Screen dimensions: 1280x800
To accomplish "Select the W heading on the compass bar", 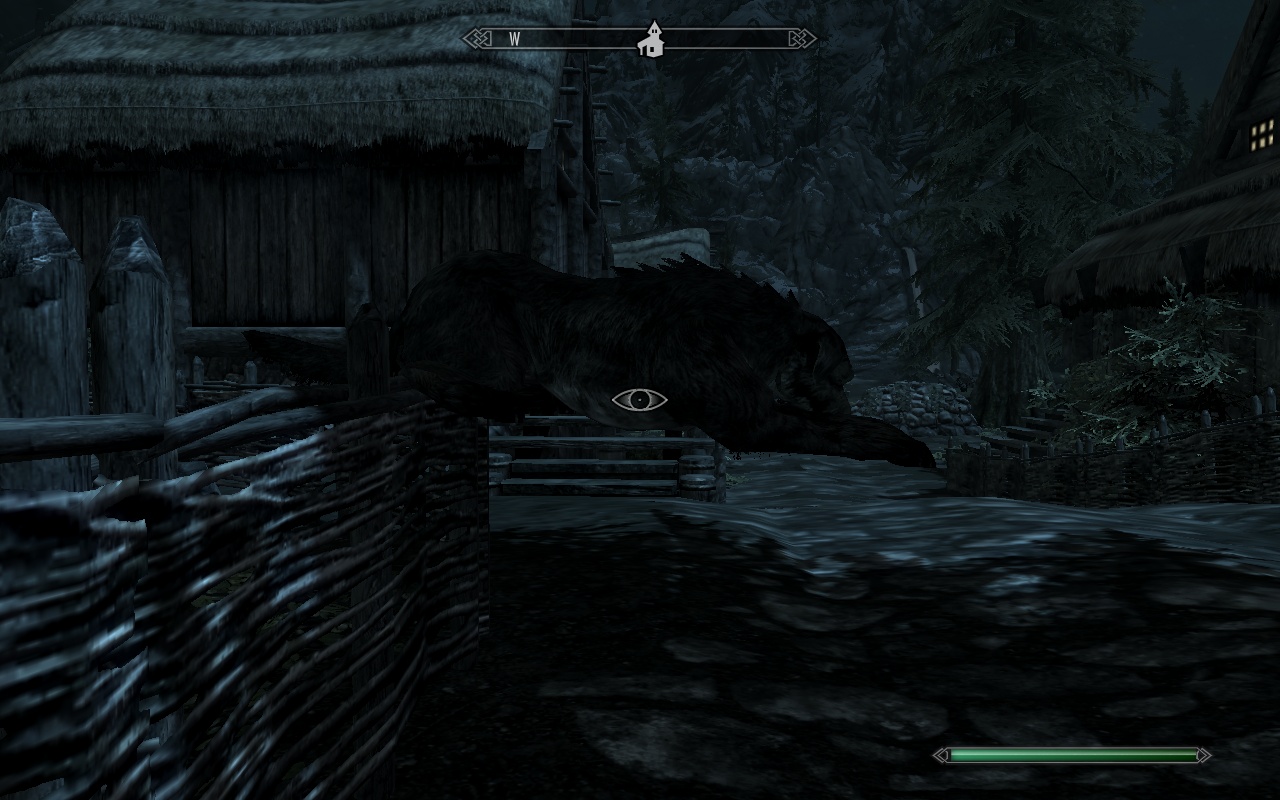I will (x=515, y=39).
